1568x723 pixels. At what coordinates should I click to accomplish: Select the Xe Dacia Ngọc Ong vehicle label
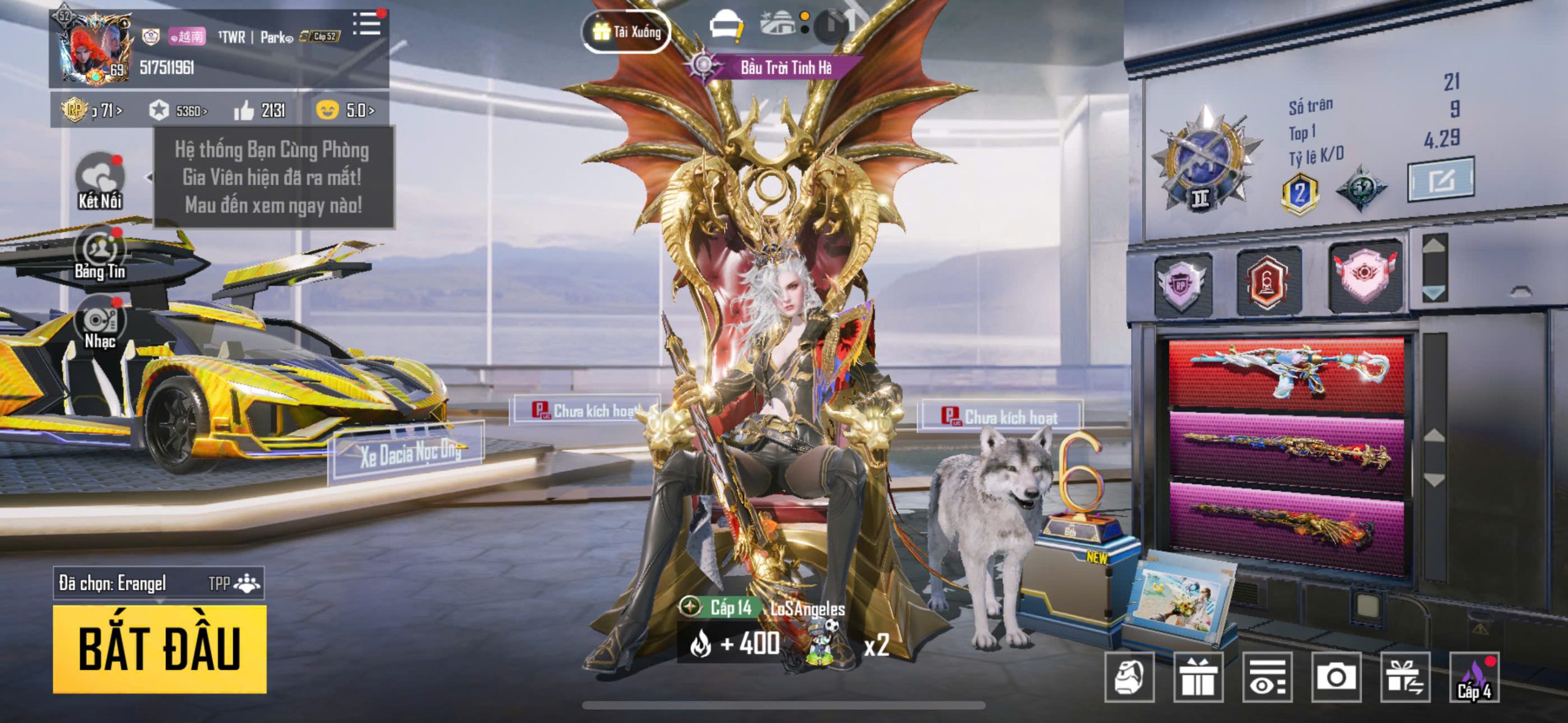(x=409, y=454)
